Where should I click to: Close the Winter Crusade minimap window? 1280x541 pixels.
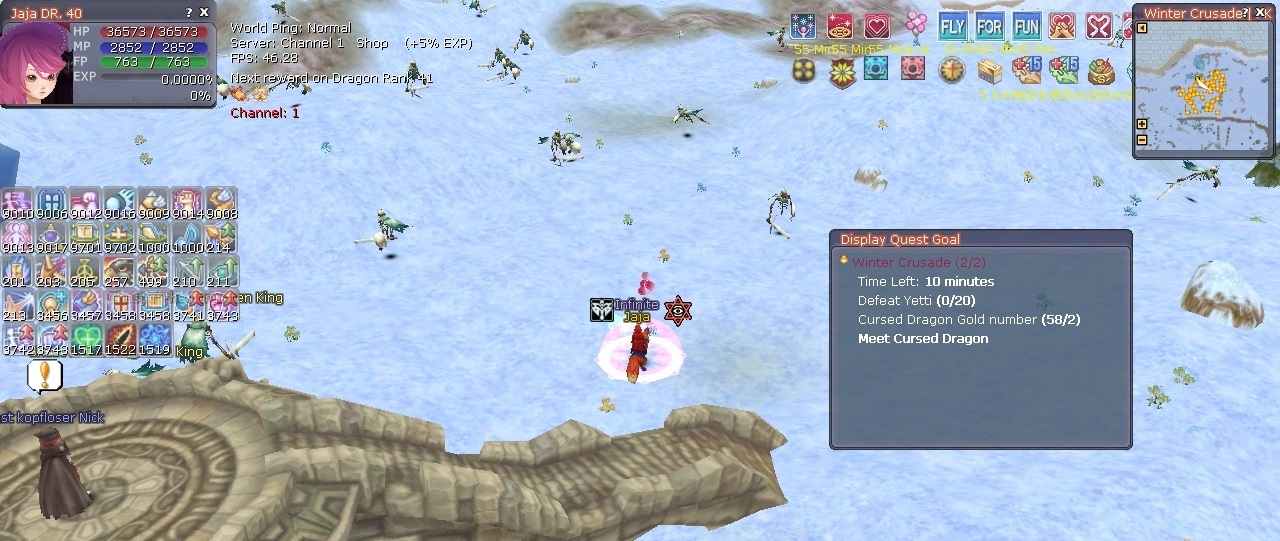pyautogui.click(x=1261, y=13)
